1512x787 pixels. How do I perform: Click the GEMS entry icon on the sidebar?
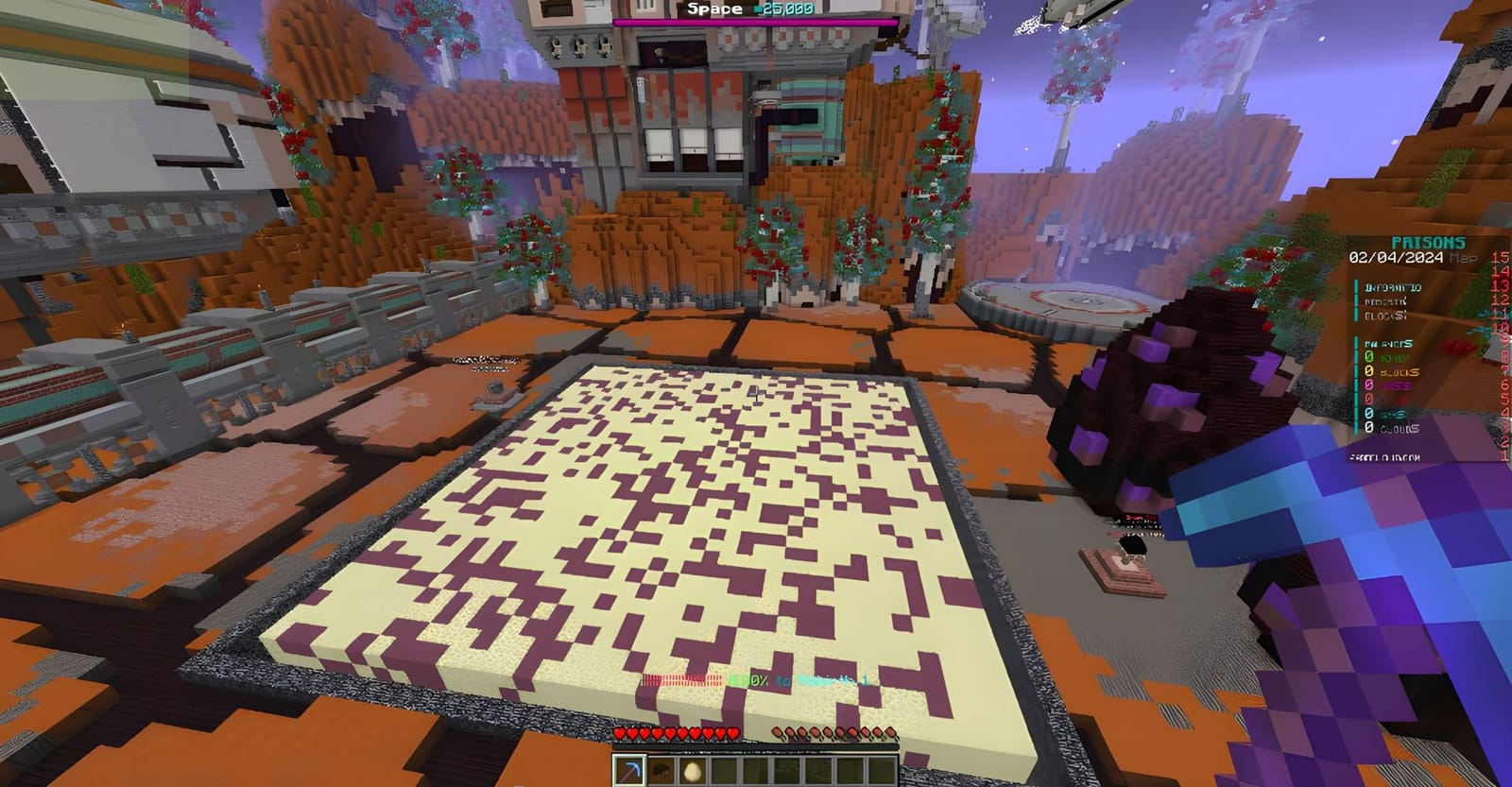[x=1370, y=413]
